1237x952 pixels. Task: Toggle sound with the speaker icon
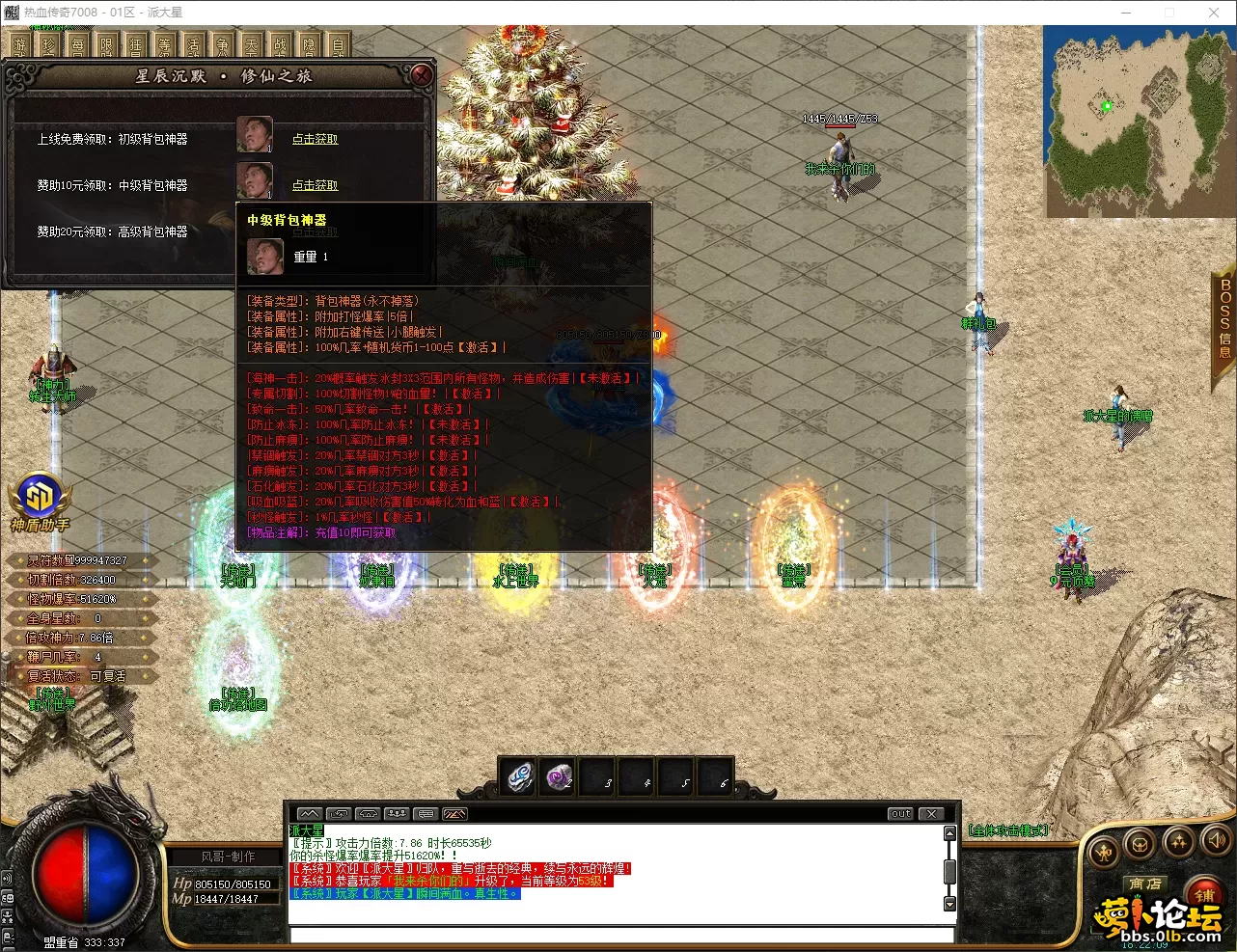tap(1216, 840)
